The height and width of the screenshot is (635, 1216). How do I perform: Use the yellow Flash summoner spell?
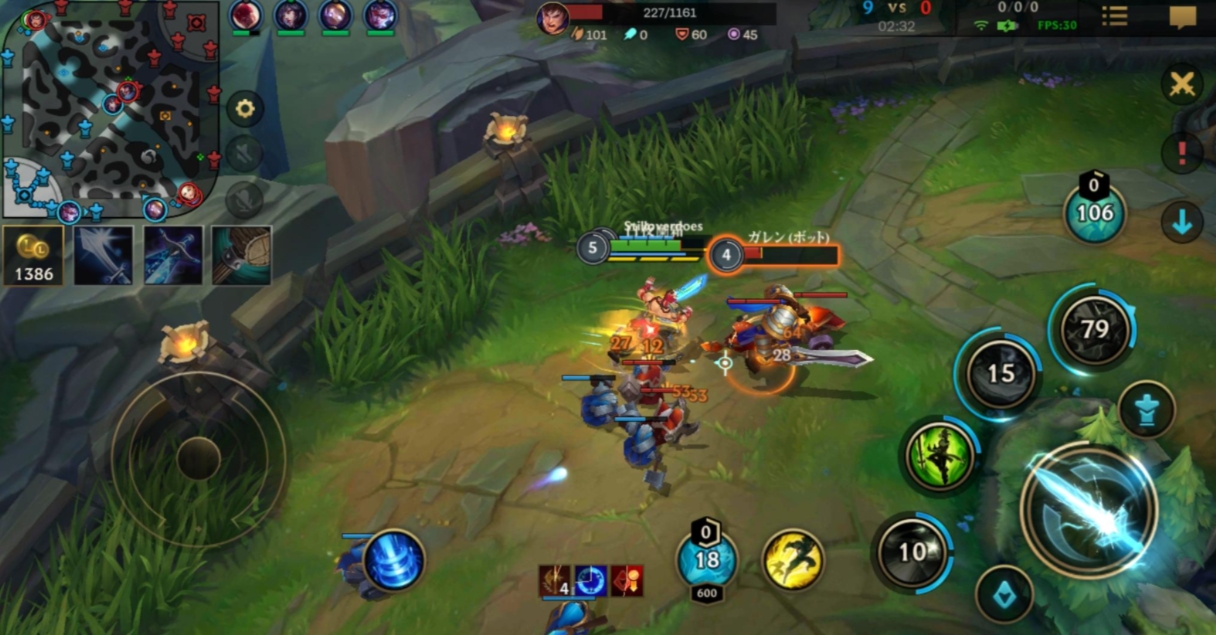[793, 559]
